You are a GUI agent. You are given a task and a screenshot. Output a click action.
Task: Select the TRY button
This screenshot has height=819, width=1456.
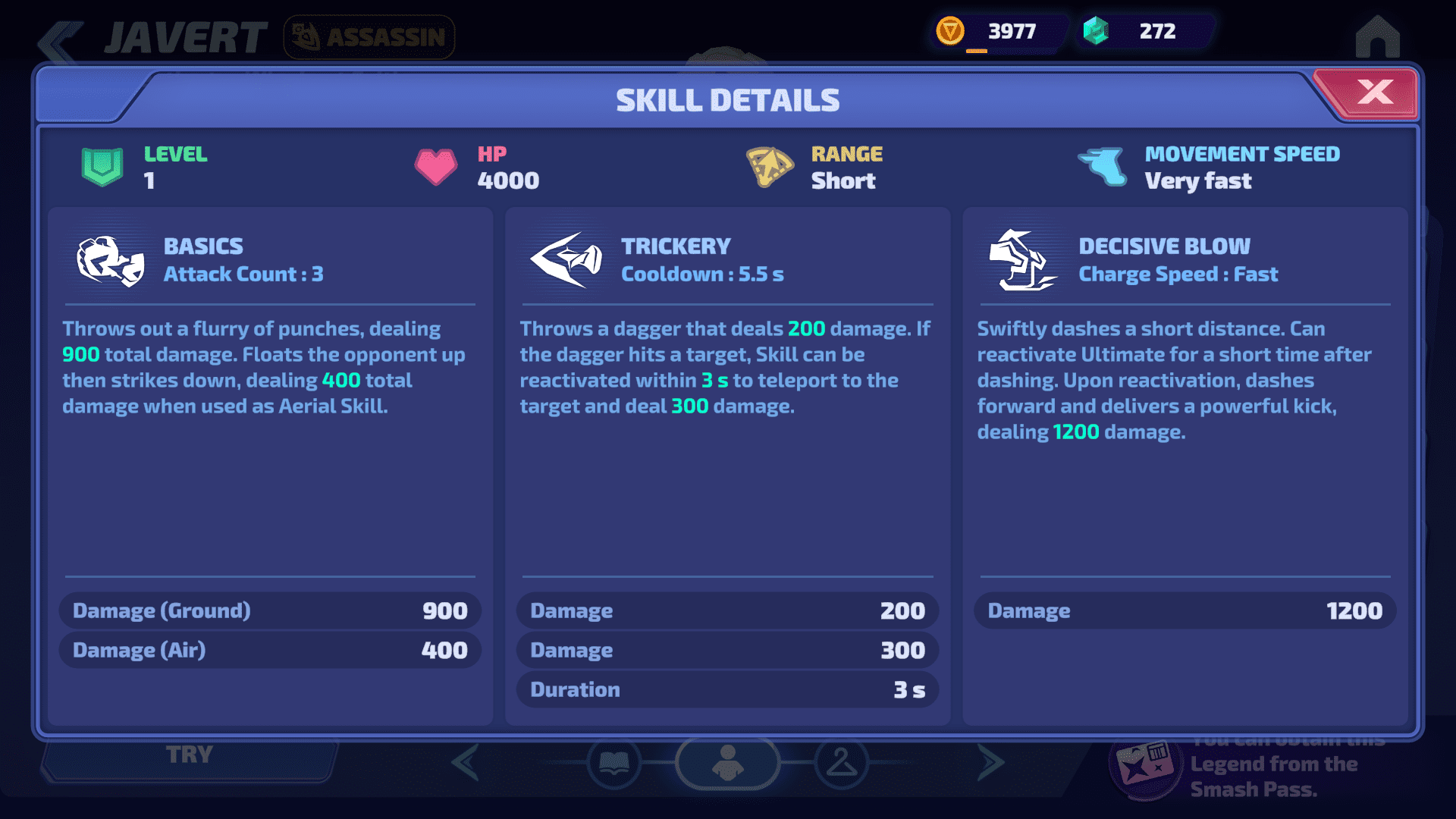coord(190,756)
